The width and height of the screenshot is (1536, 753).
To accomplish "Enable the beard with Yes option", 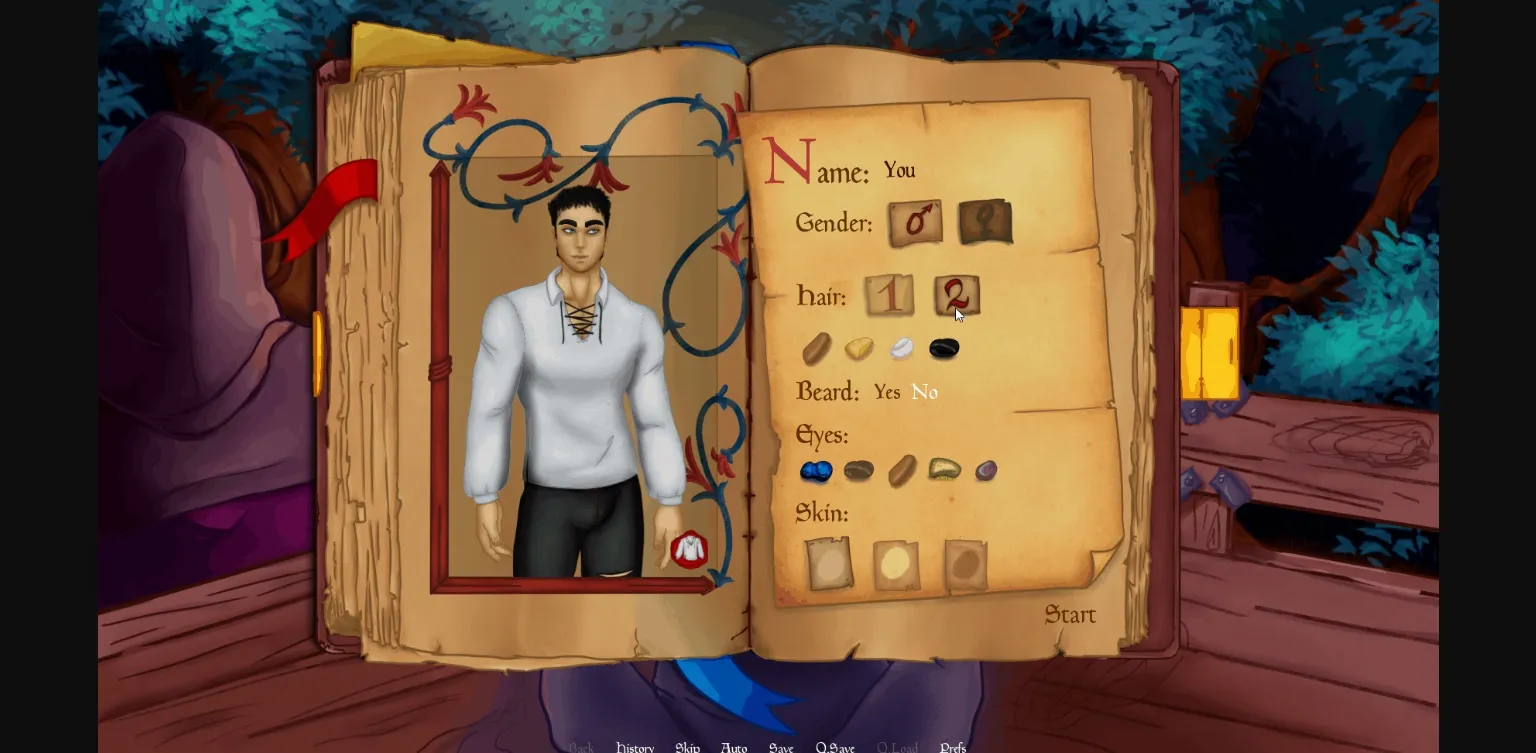I will point(886,392).
